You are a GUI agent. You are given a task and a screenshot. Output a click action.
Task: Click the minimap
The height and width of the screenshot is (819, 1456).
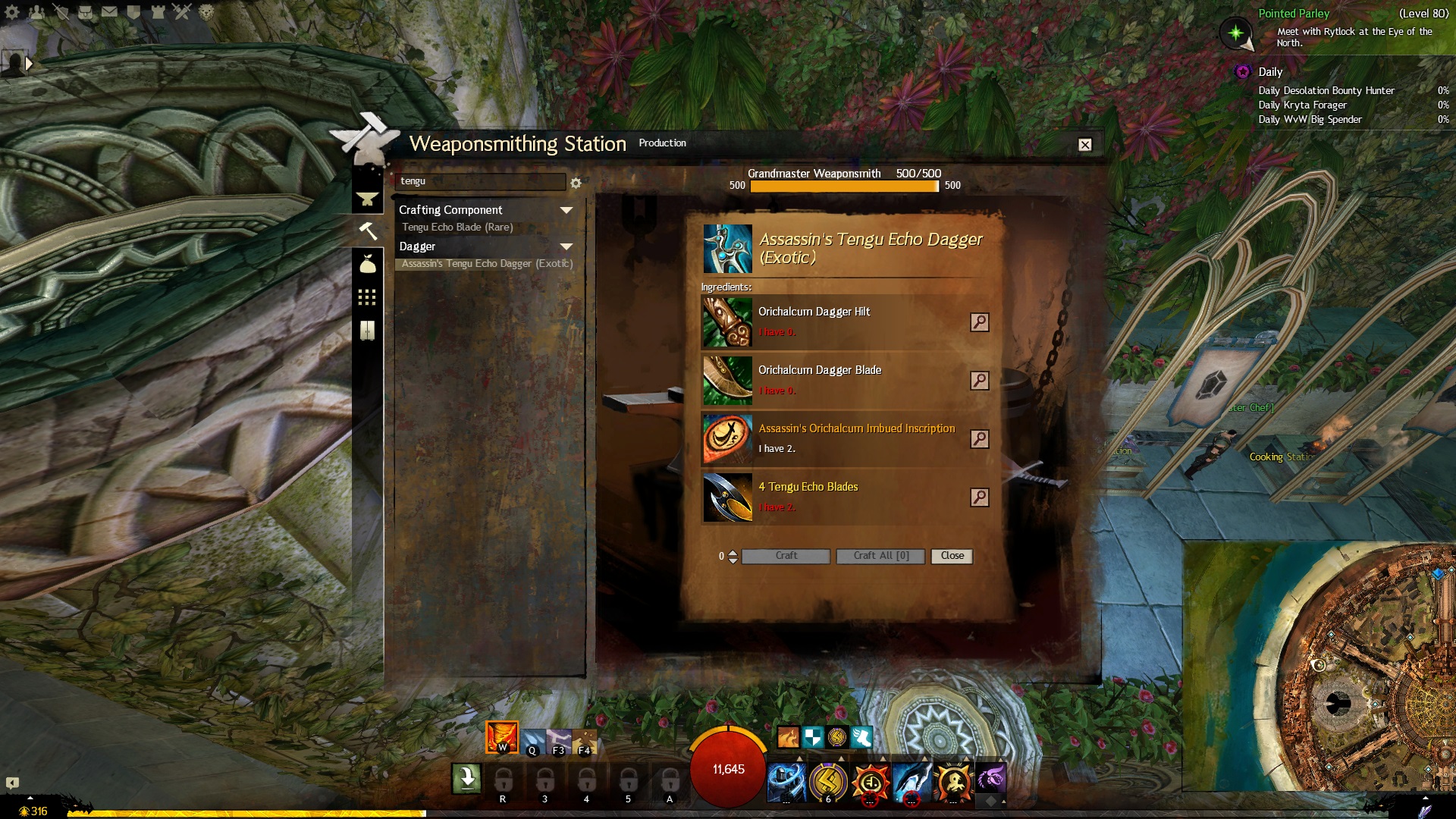pyautogui.click(x=1319, y=666)
